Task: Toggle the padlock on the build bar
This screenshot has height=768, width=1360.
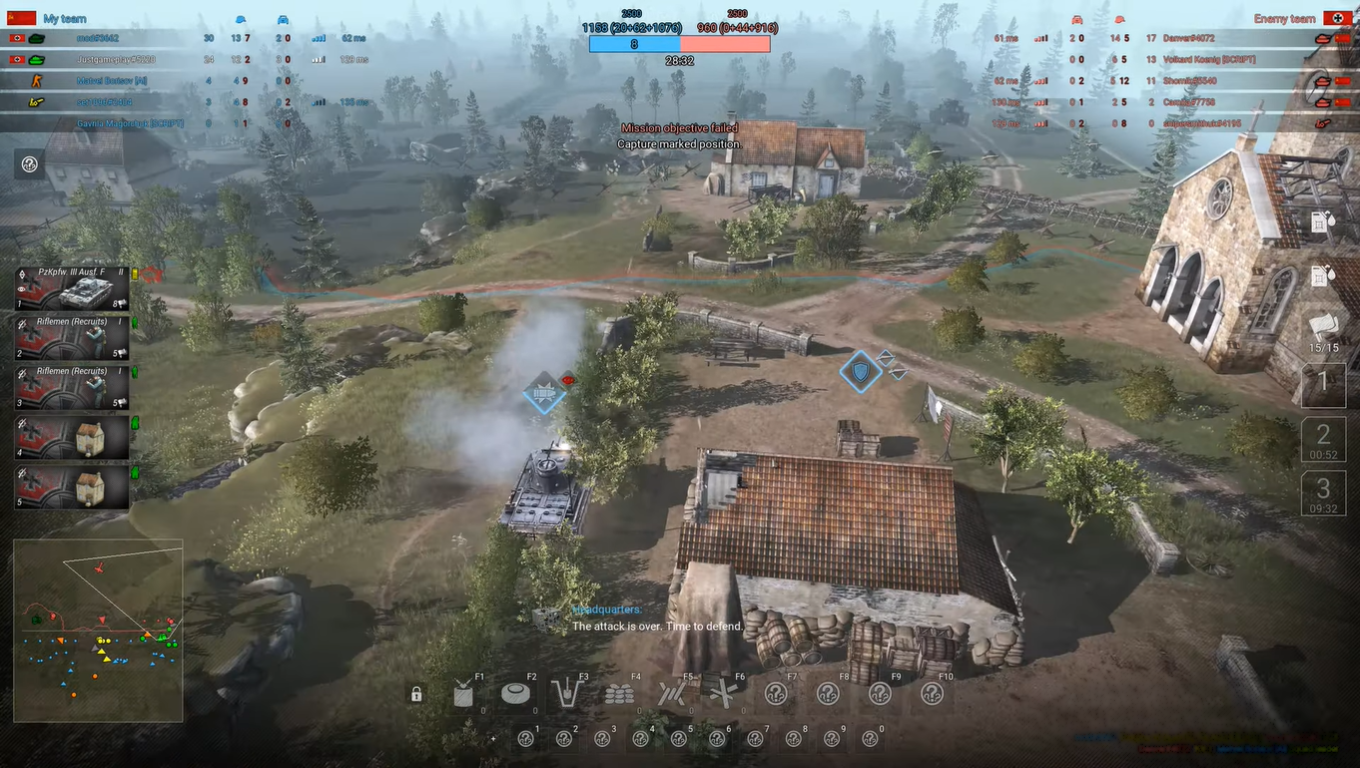Action: 415,693
